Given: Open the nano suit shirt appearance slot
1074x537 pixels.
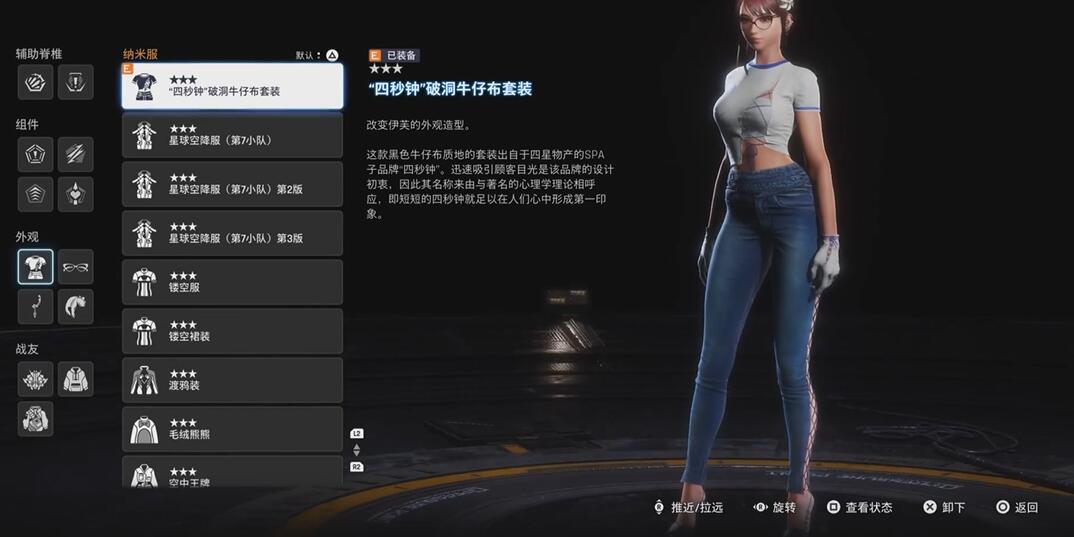Looking at the screenshot, I should (35, 267).
